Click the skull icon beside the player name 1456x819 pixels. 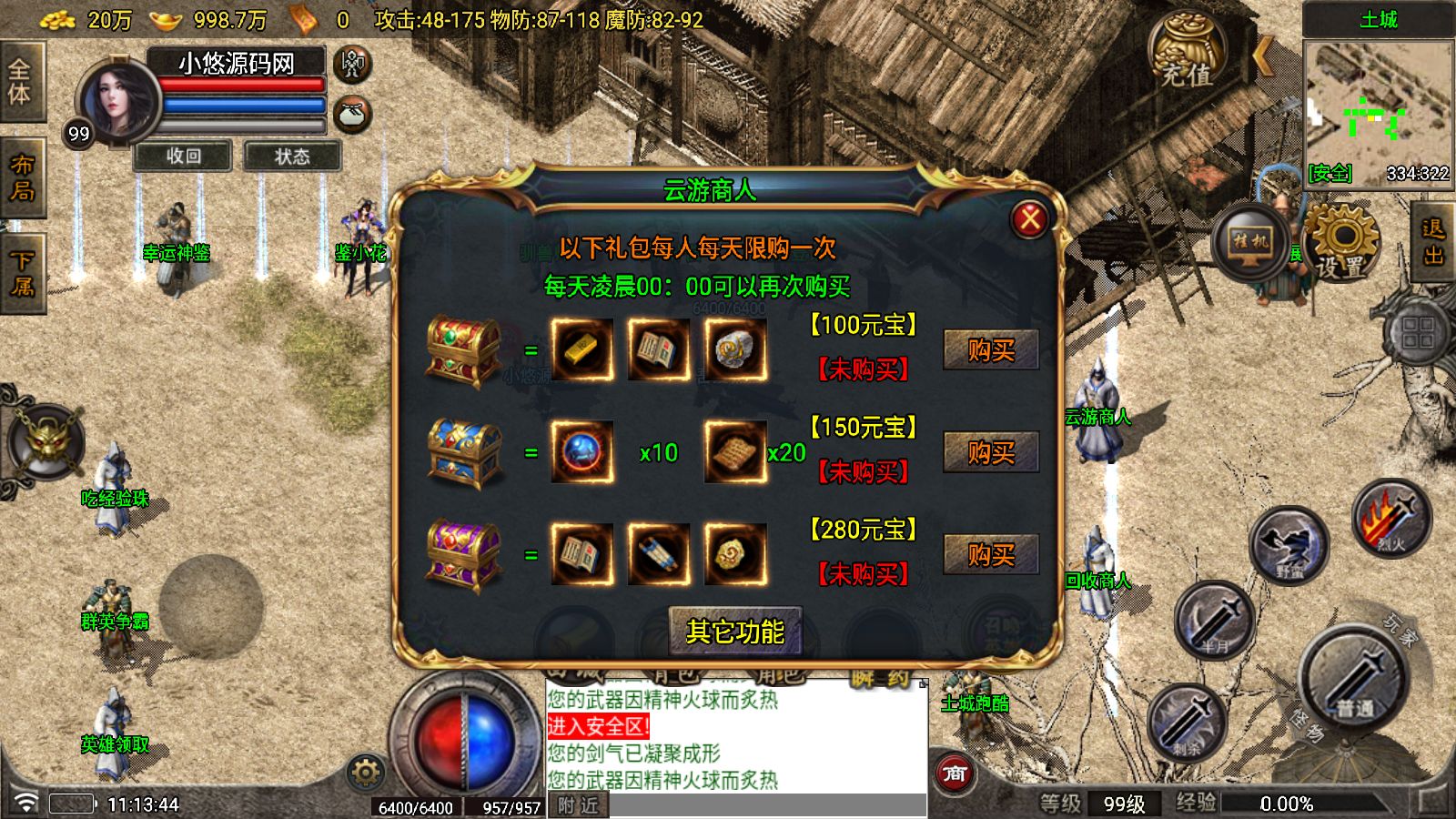click(351, 64)
